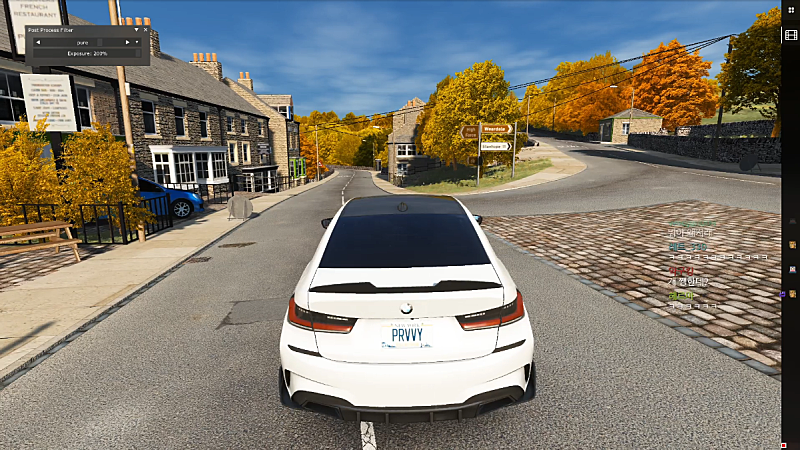The image size is (800, 450).
Task: Open the filter preset dropdown
Action: click(137, 42)
